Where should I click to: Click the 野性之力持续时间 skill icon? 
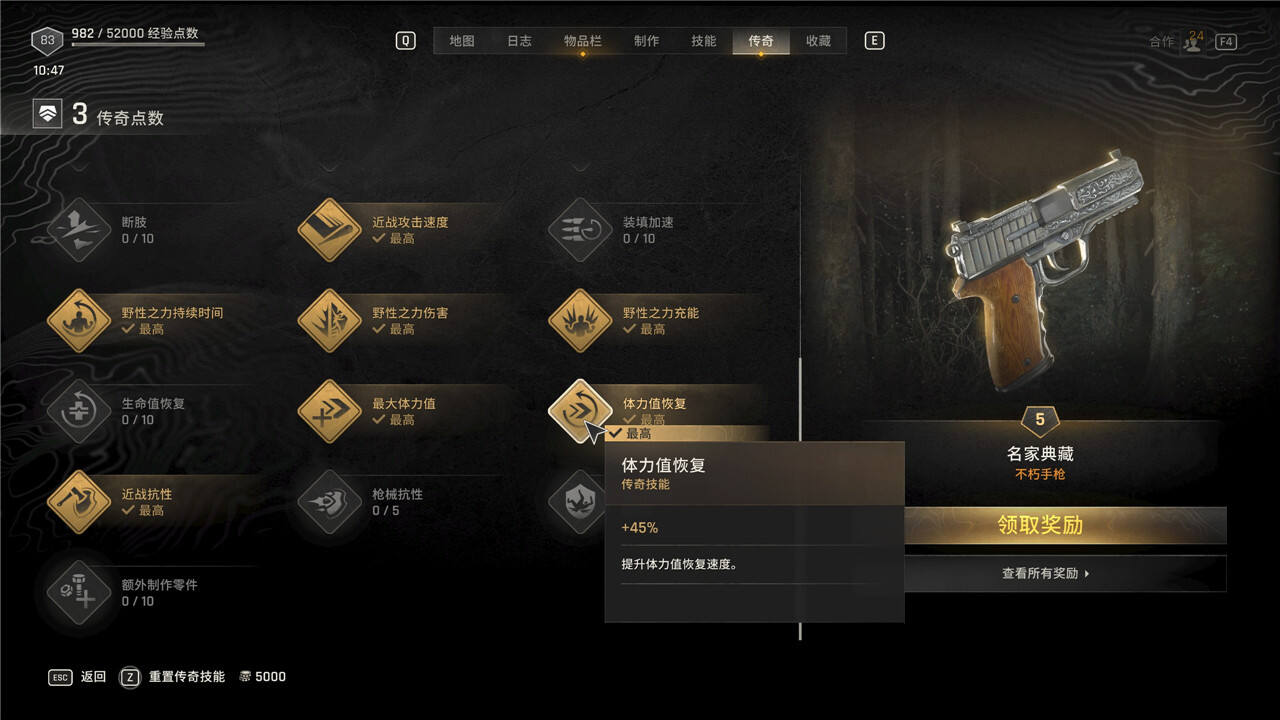(x=79, y=321)
